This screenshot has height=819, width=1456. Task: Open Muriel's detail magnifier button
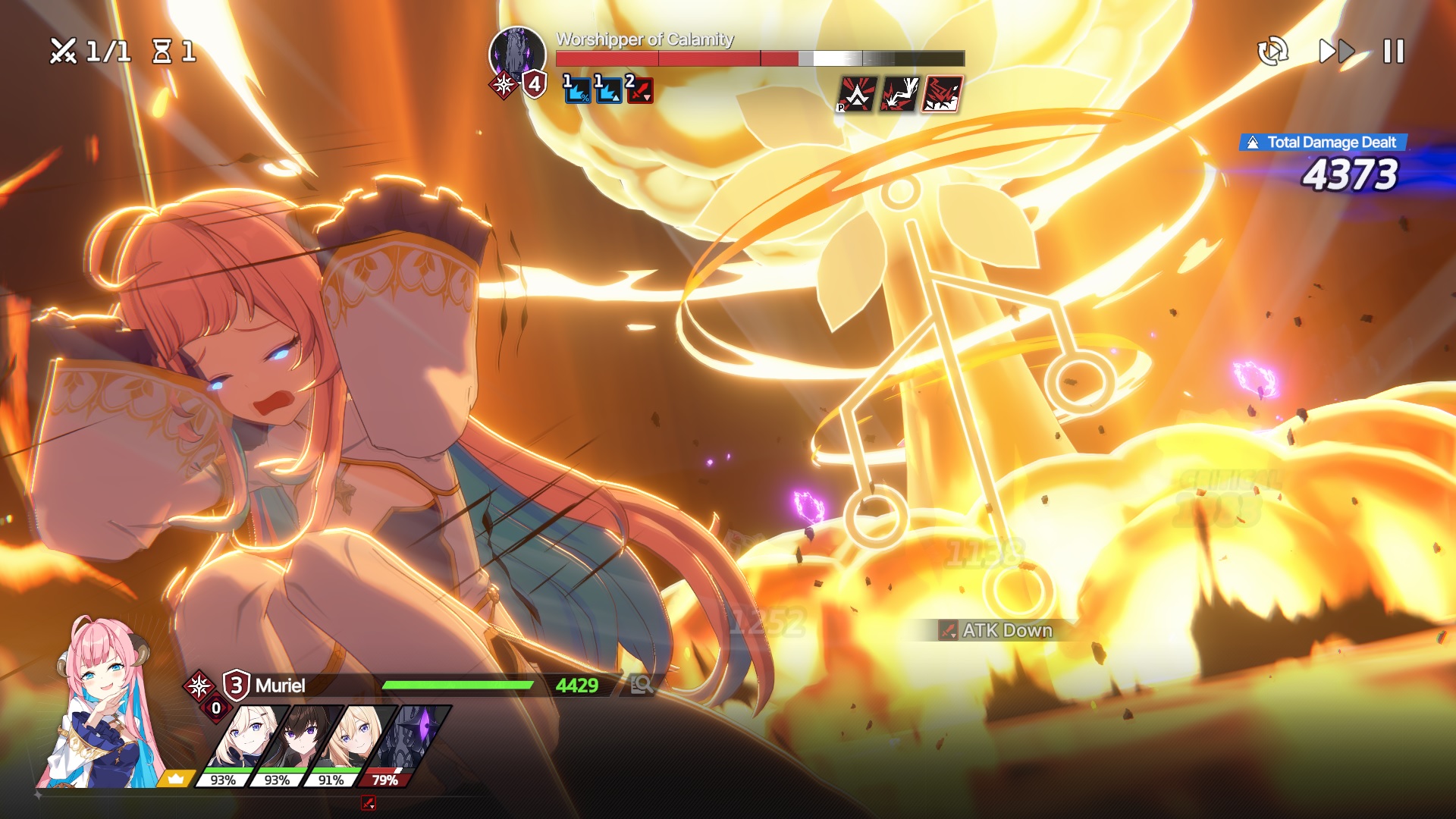[x=642, y=685]
